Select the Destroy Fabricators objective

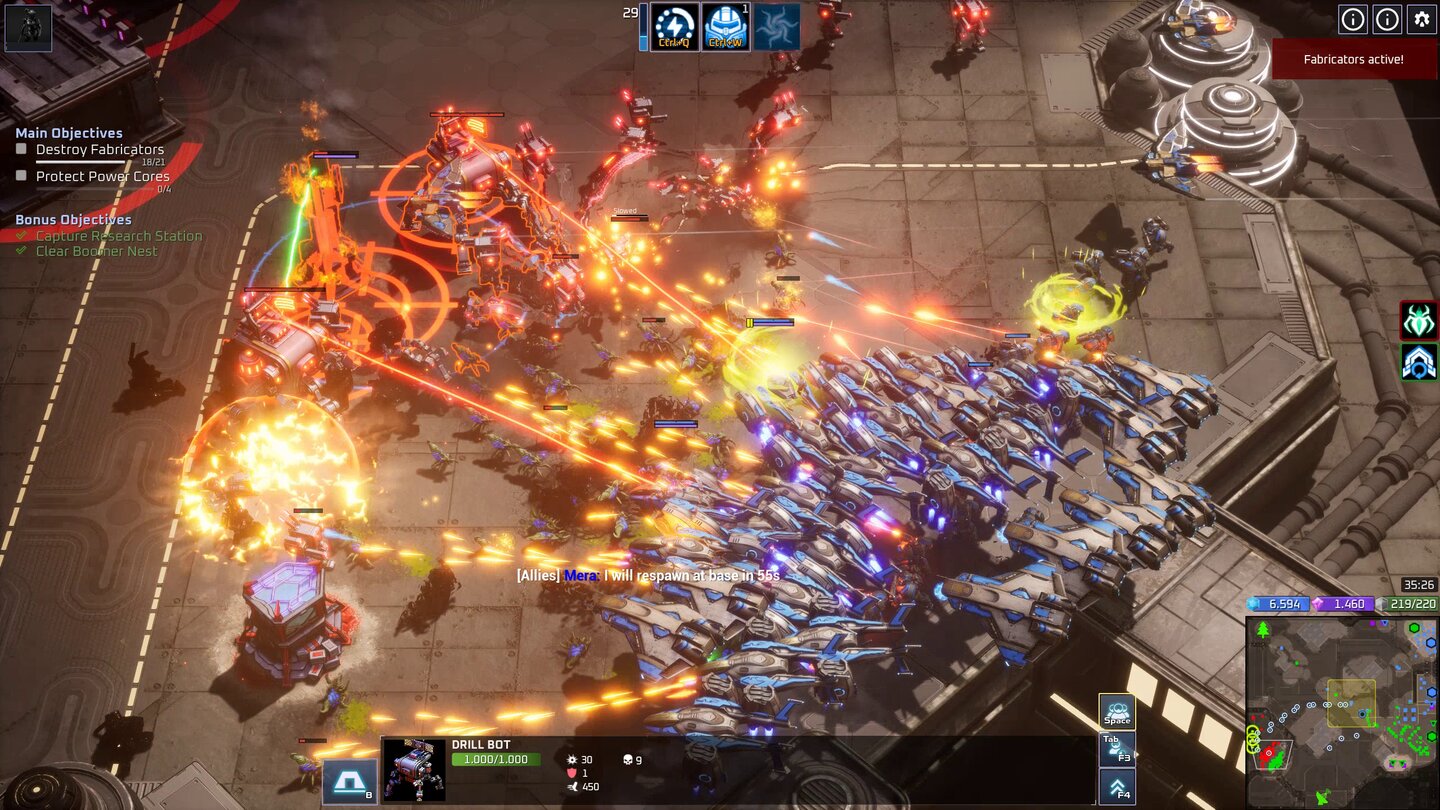point(99,149)
